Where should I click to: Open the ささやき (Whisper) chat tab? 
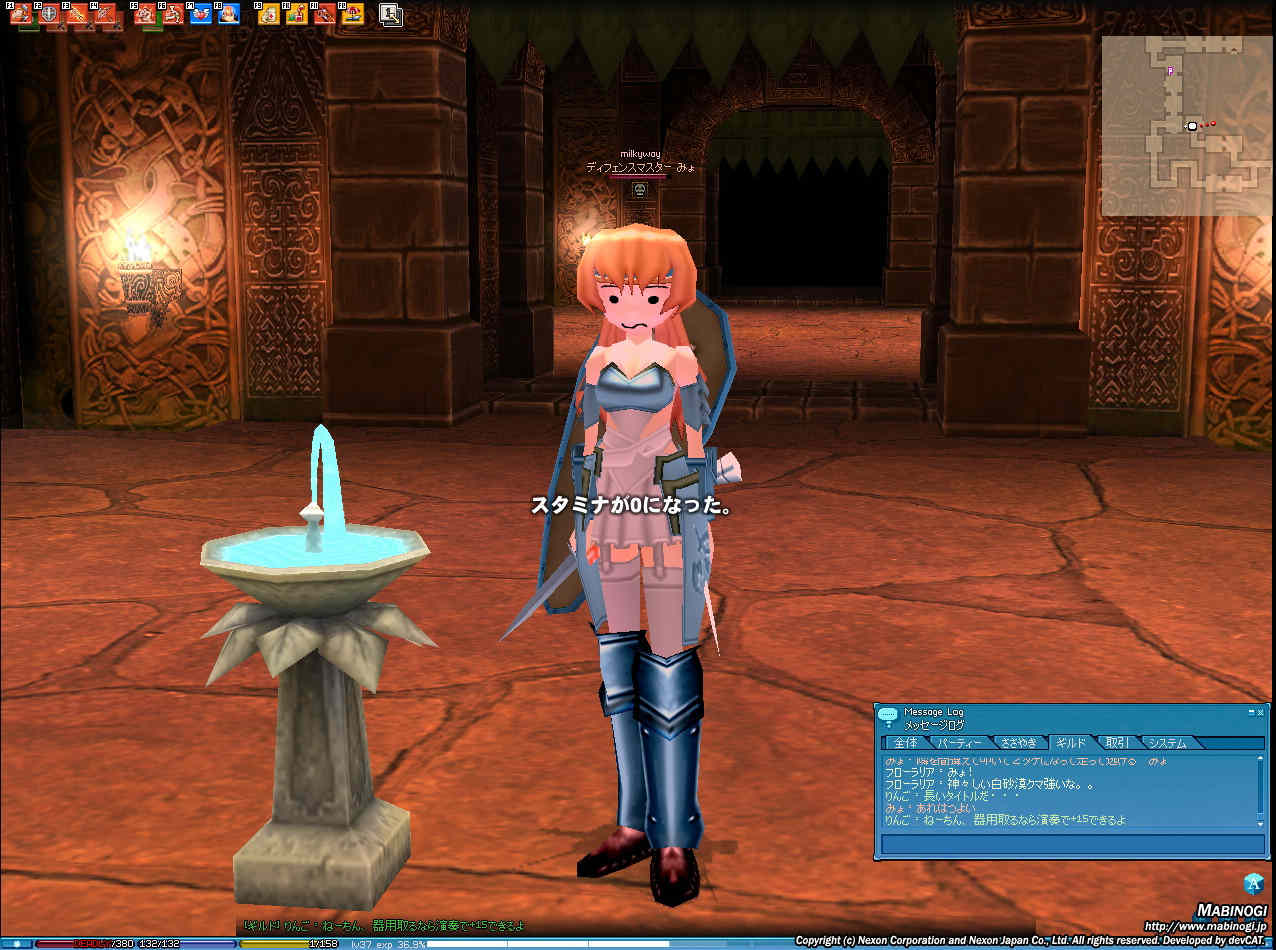click(x=1018, y=743)
